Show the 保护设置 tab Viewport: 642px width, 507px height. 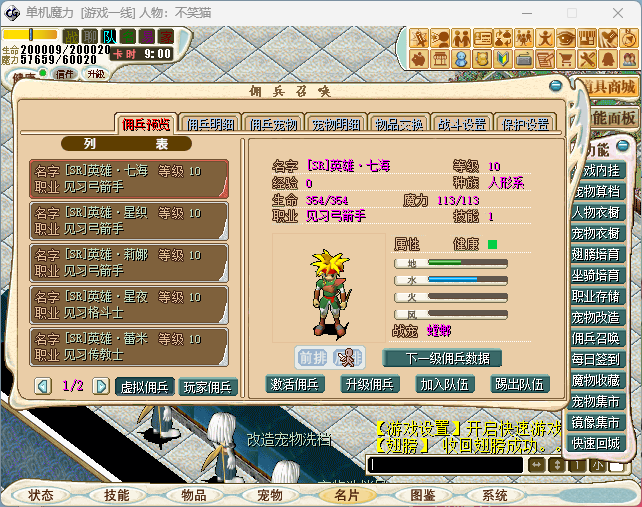[525, 125]
